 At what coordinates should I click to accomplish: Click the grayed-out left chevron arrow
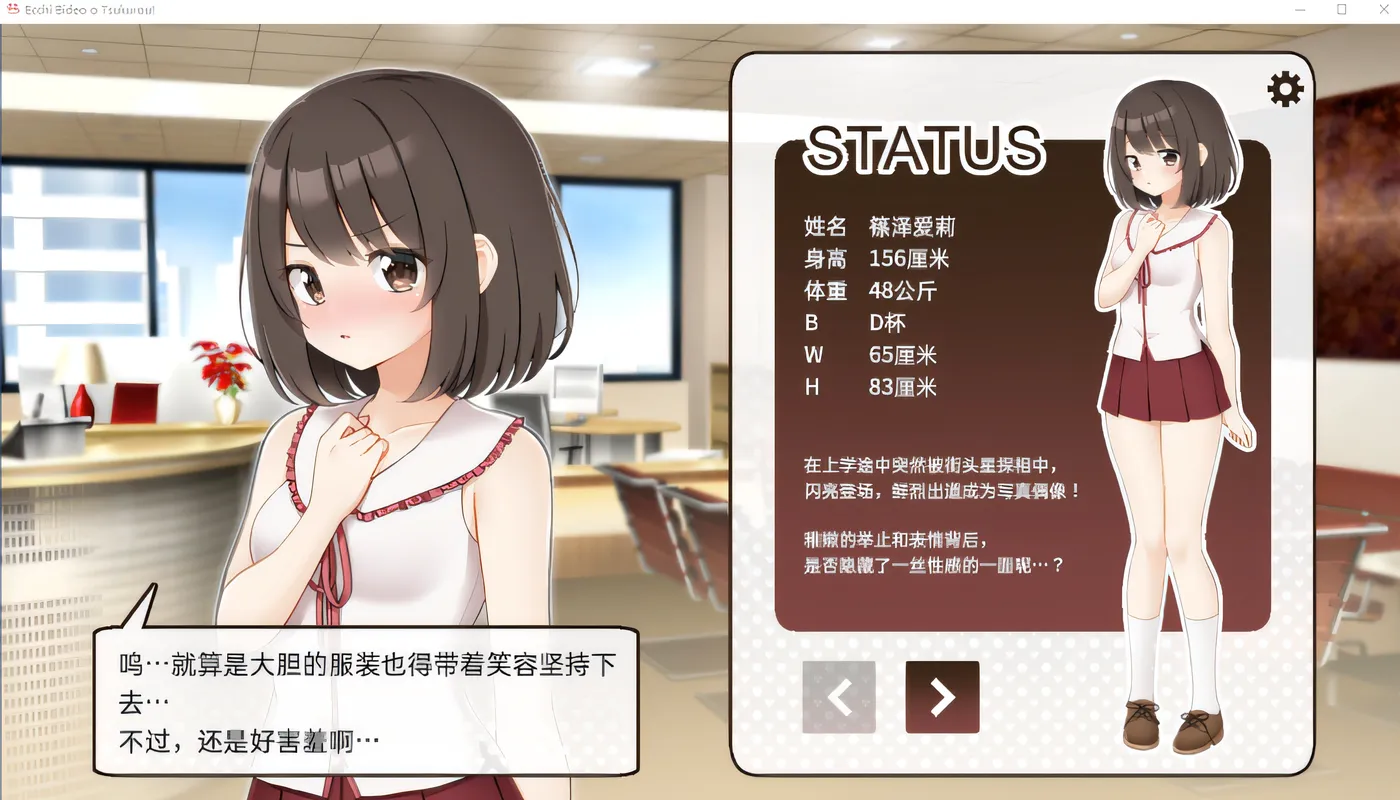click(x=838, y=697)
